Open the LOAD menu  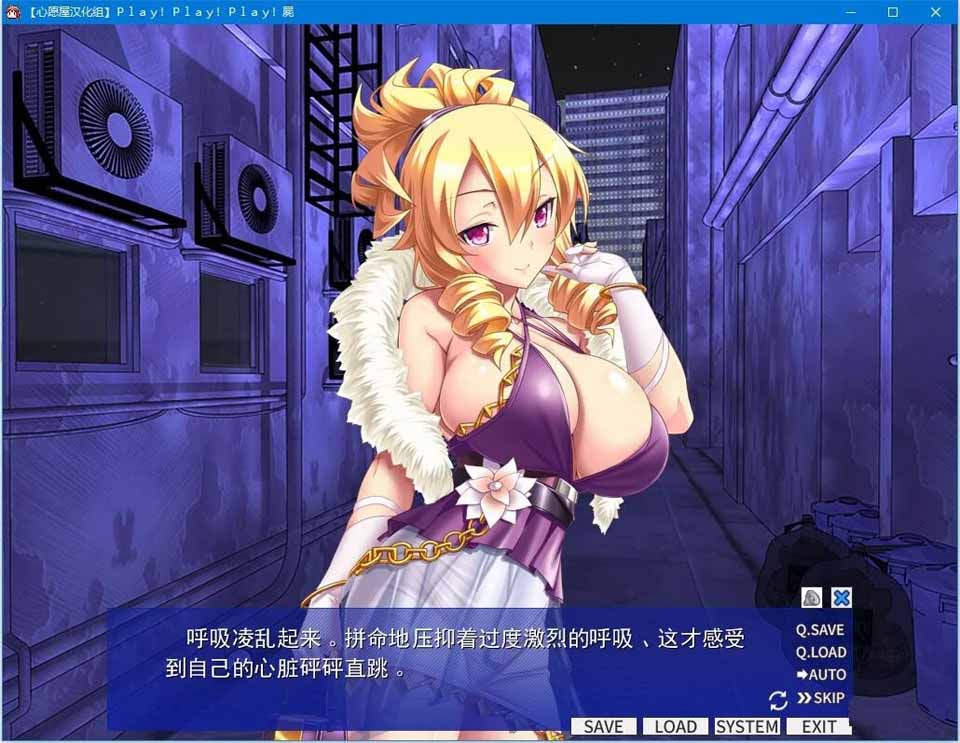(x=675, y=727)
